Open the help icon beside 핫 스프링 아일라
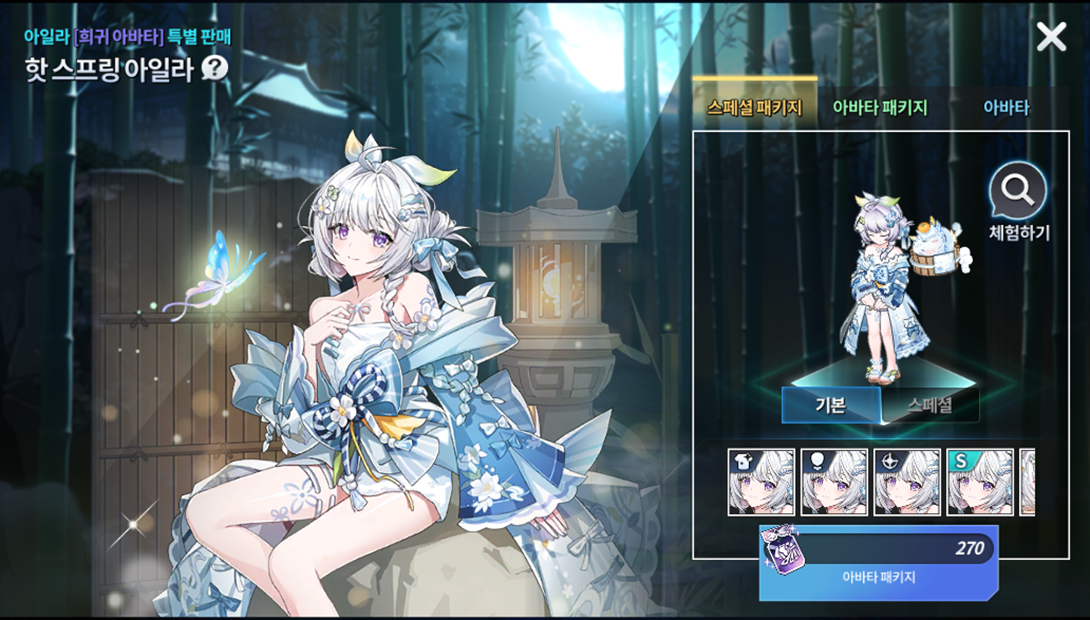The width and height of the screenshot is (1090, 620). [x=215, y=68]
